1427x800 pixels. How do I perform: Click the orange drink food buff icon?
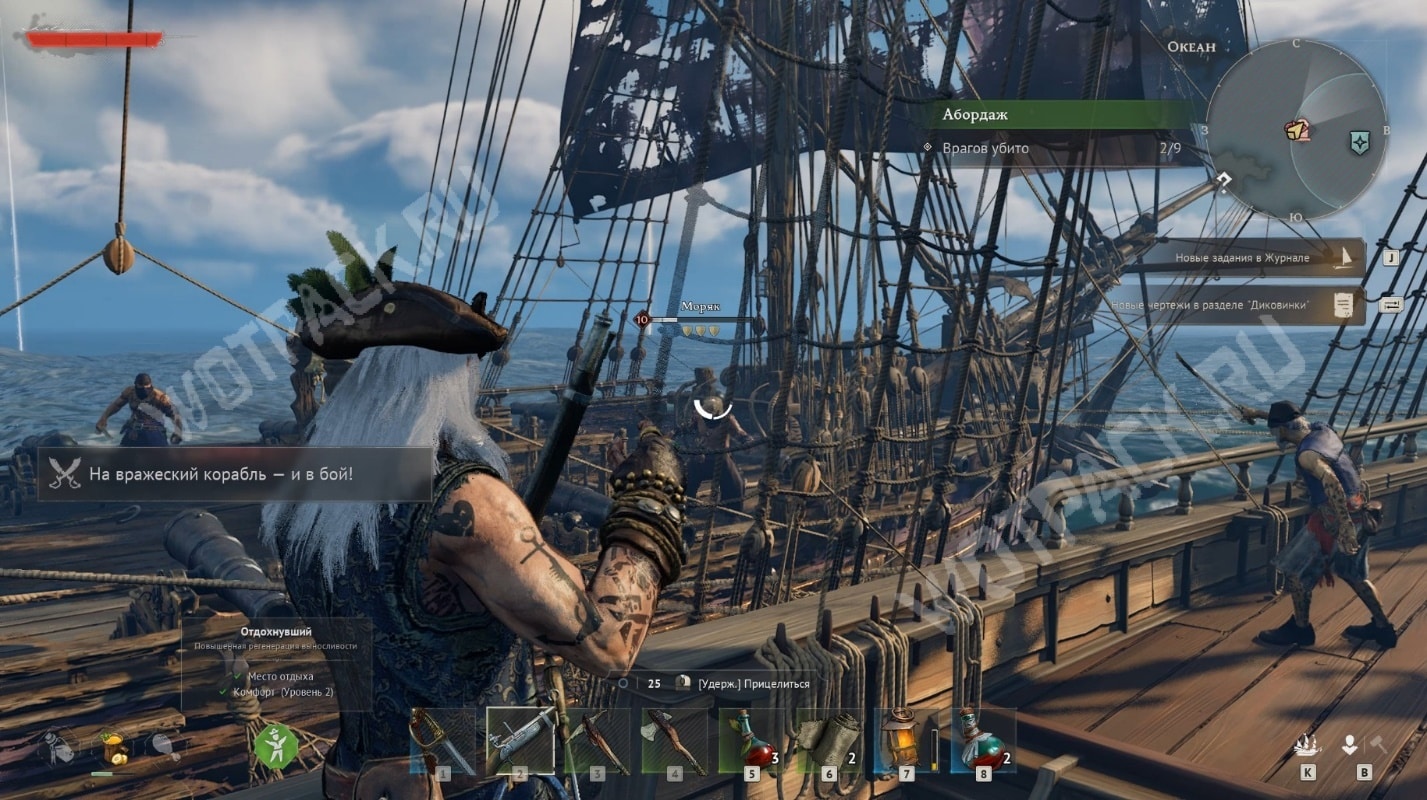pyautogui.click(x=113, y=746)
